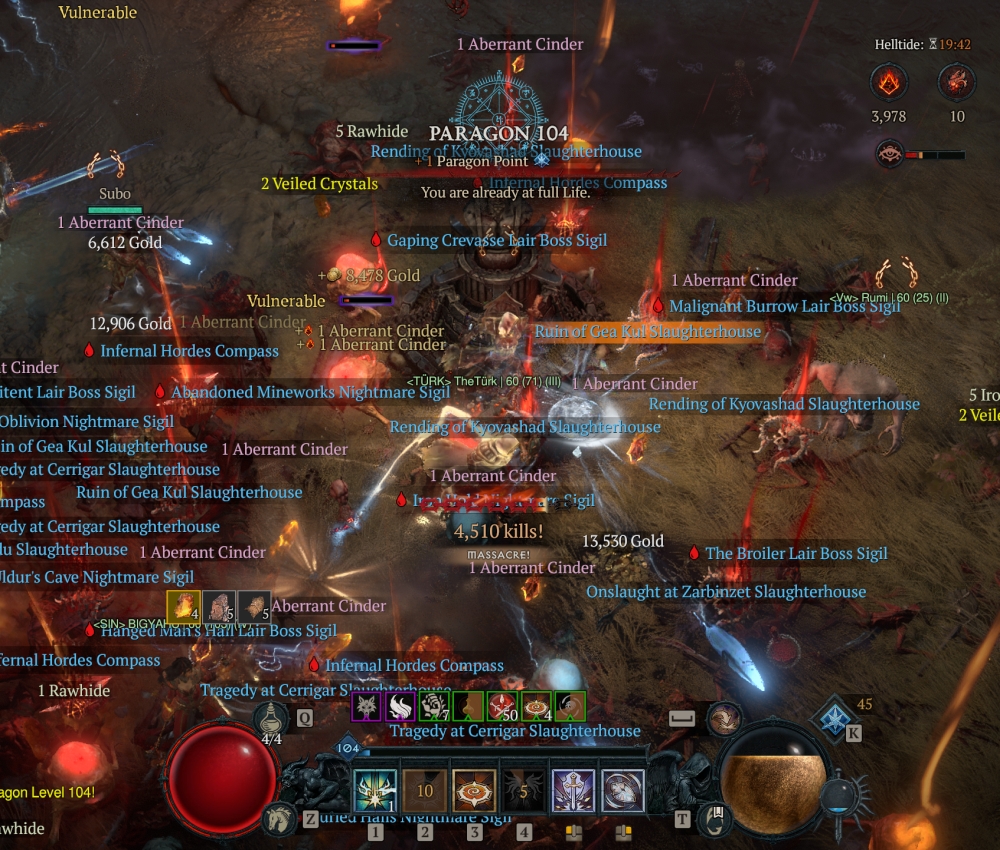Activate the first skill in slot 1

pos(375,790)
